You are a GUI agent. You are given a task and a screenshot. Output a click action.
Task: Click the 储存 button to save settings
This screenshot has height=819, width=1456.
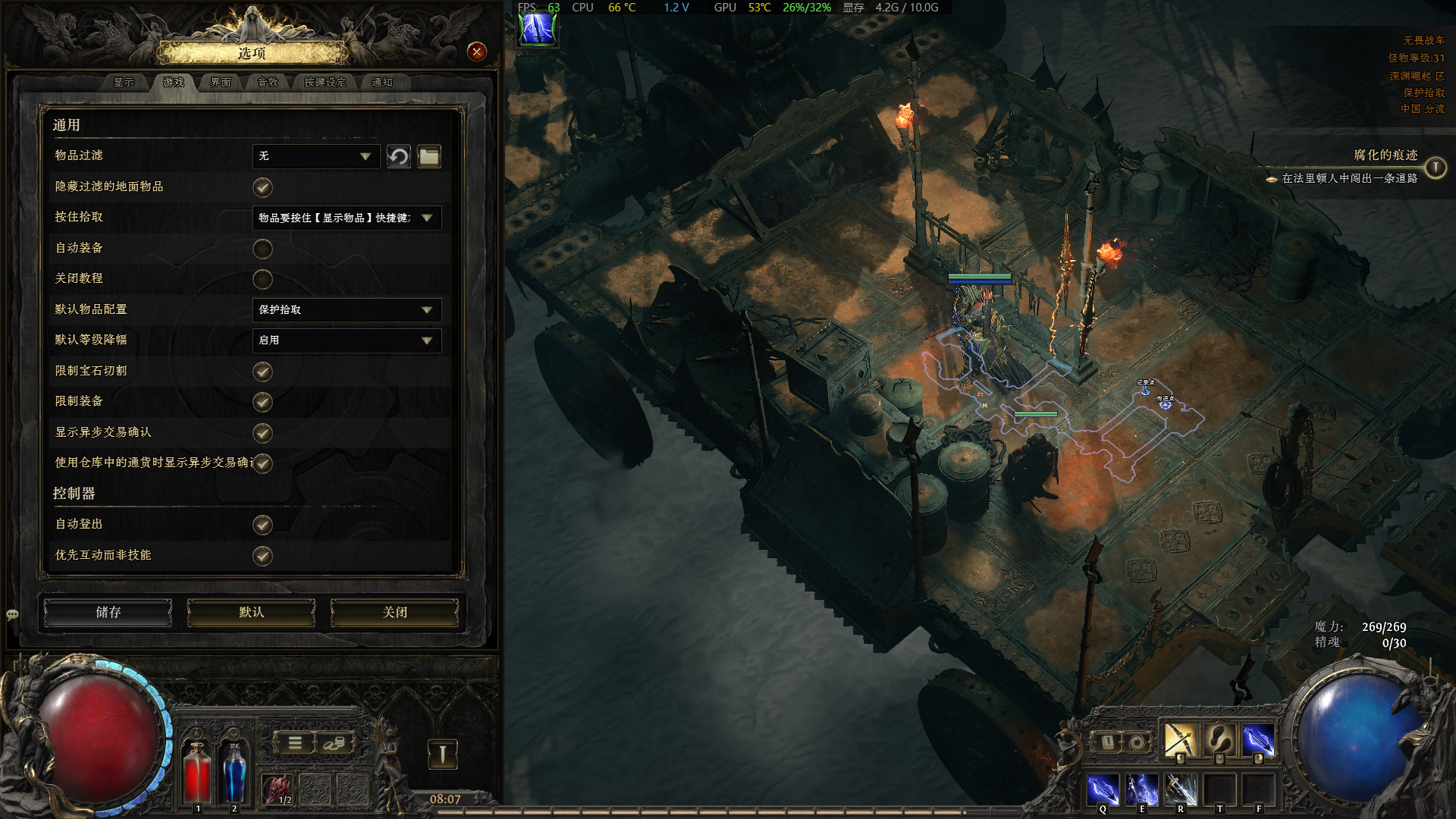click(108, 612)
